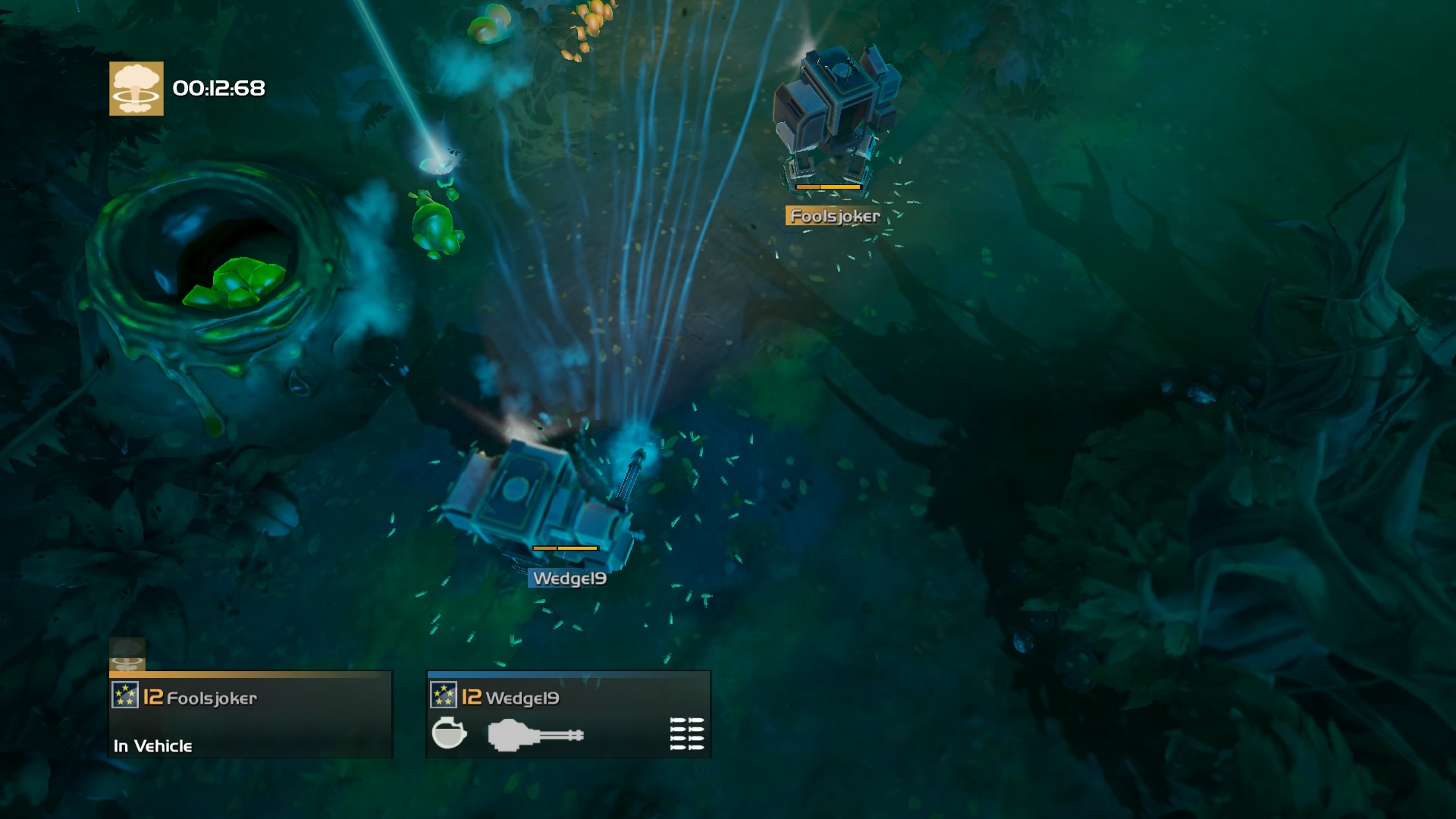Click Wedge19's health bar below the tank
The image size is (1456, 819).
pos(567,549)
